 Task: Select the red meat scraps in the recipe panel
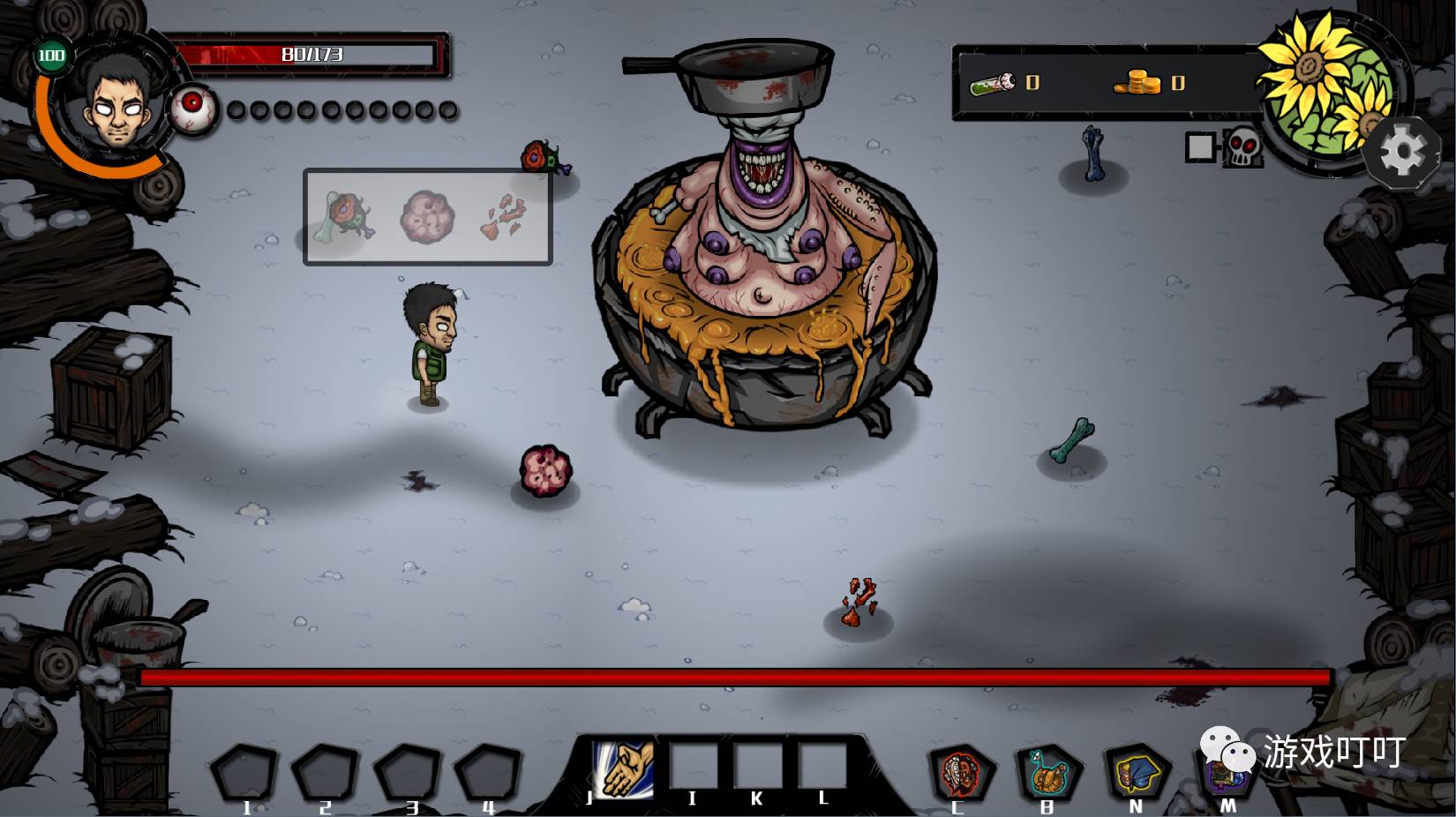click(x=503, y=217)
